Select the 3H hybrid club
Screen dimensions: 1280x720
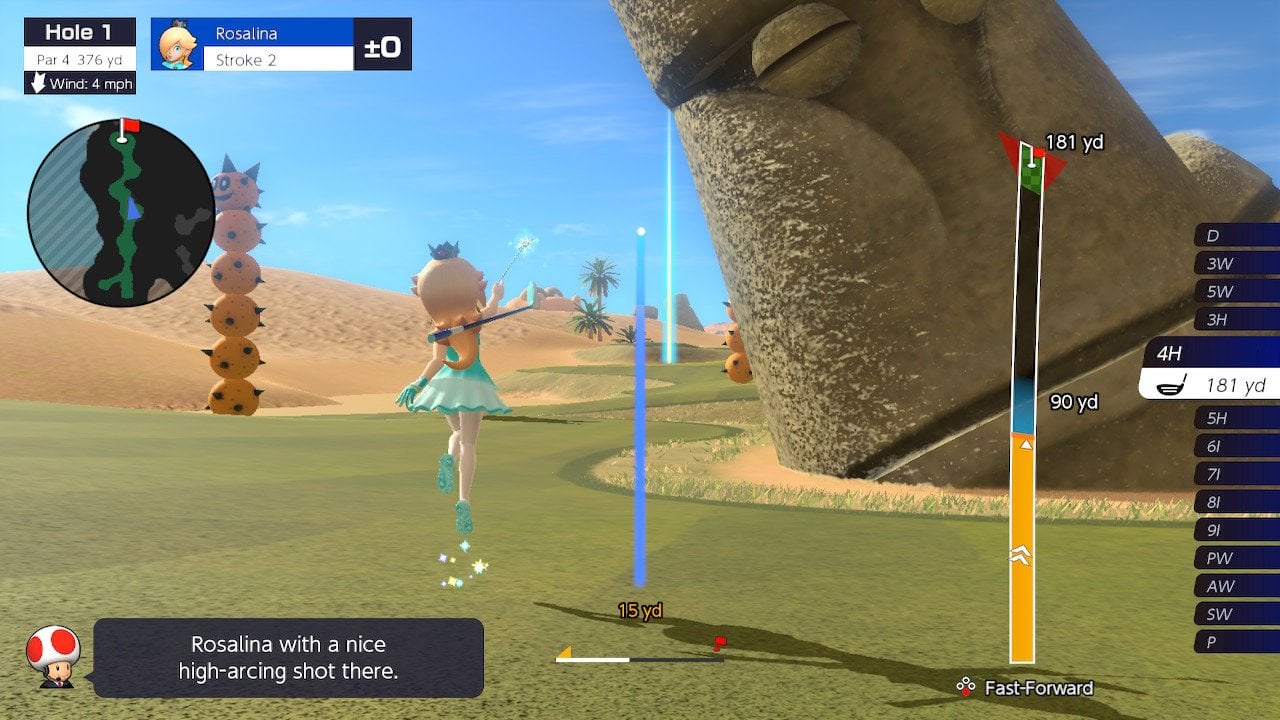click(1236, 320)
